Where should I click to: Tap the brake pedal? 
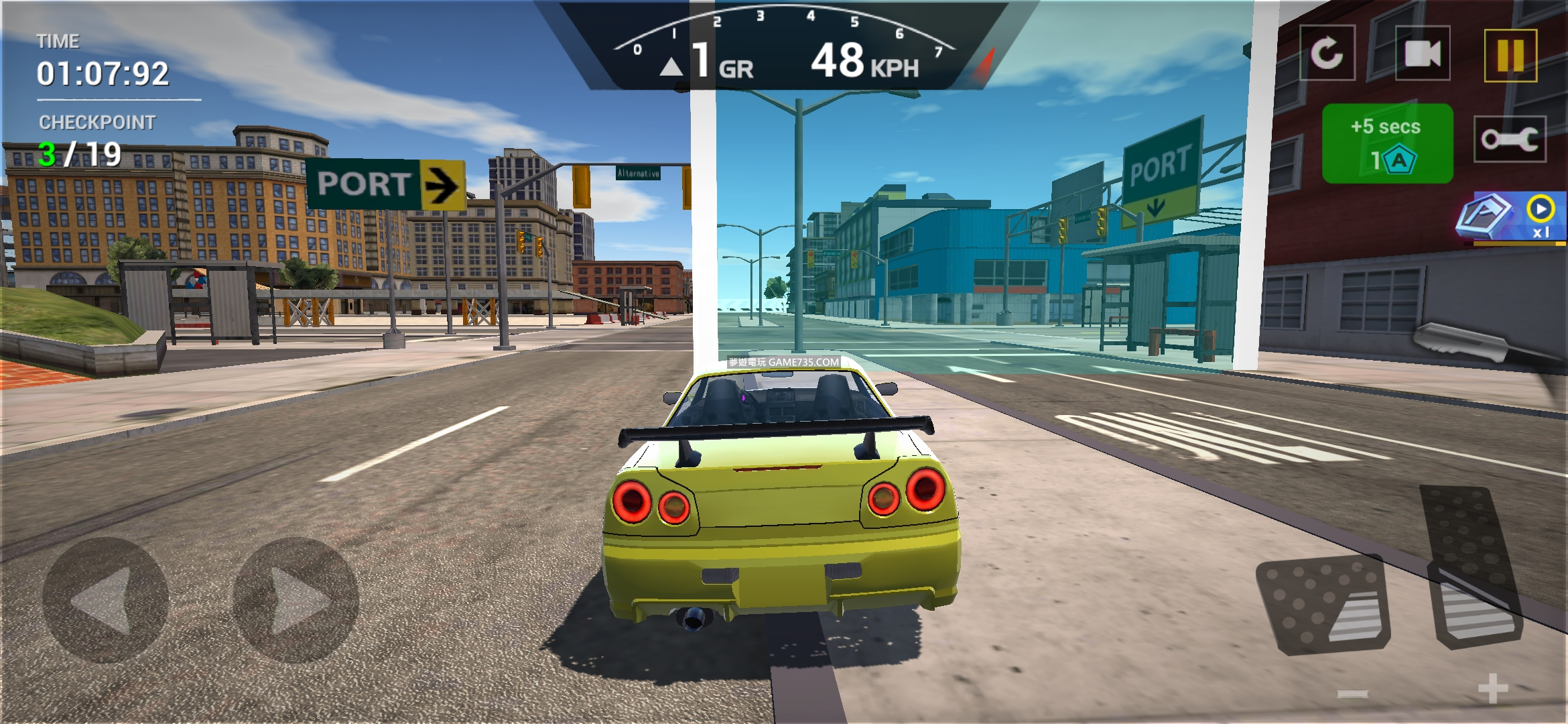tap(1325, 605)
